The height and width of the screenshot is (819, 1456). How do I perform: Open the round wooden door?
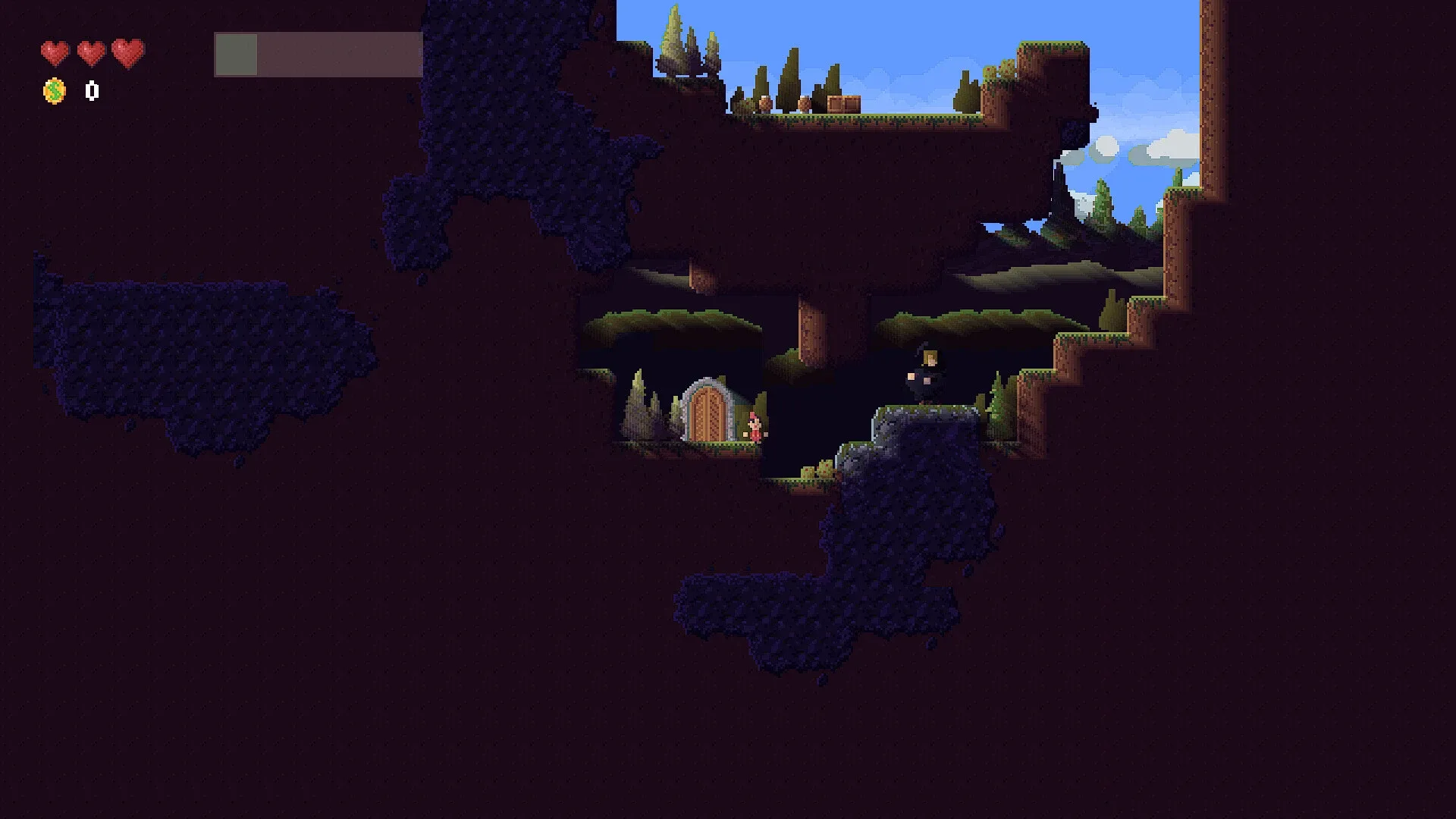705,413
